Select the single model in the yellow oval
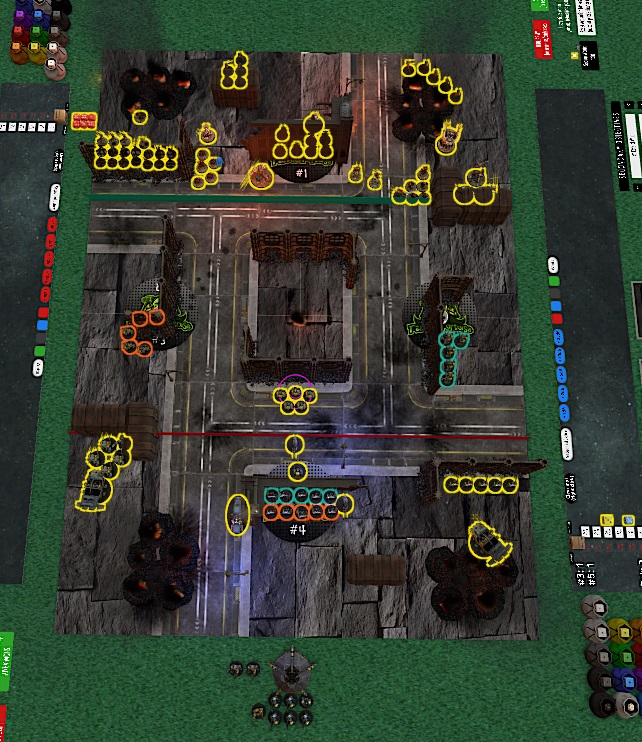The image size is (642, 742). click(x=237, y=515)
